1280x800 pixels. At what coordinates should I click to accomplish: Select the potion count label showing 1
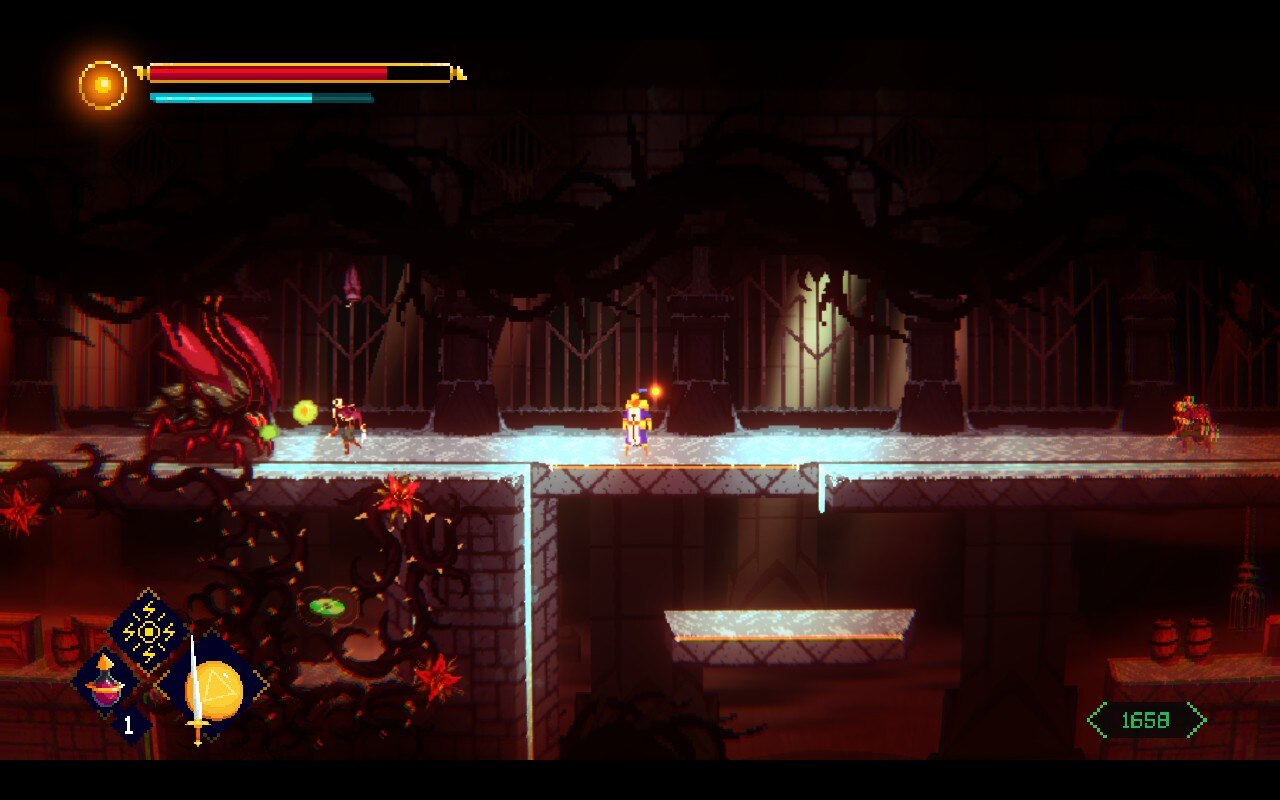click(126, 723)
